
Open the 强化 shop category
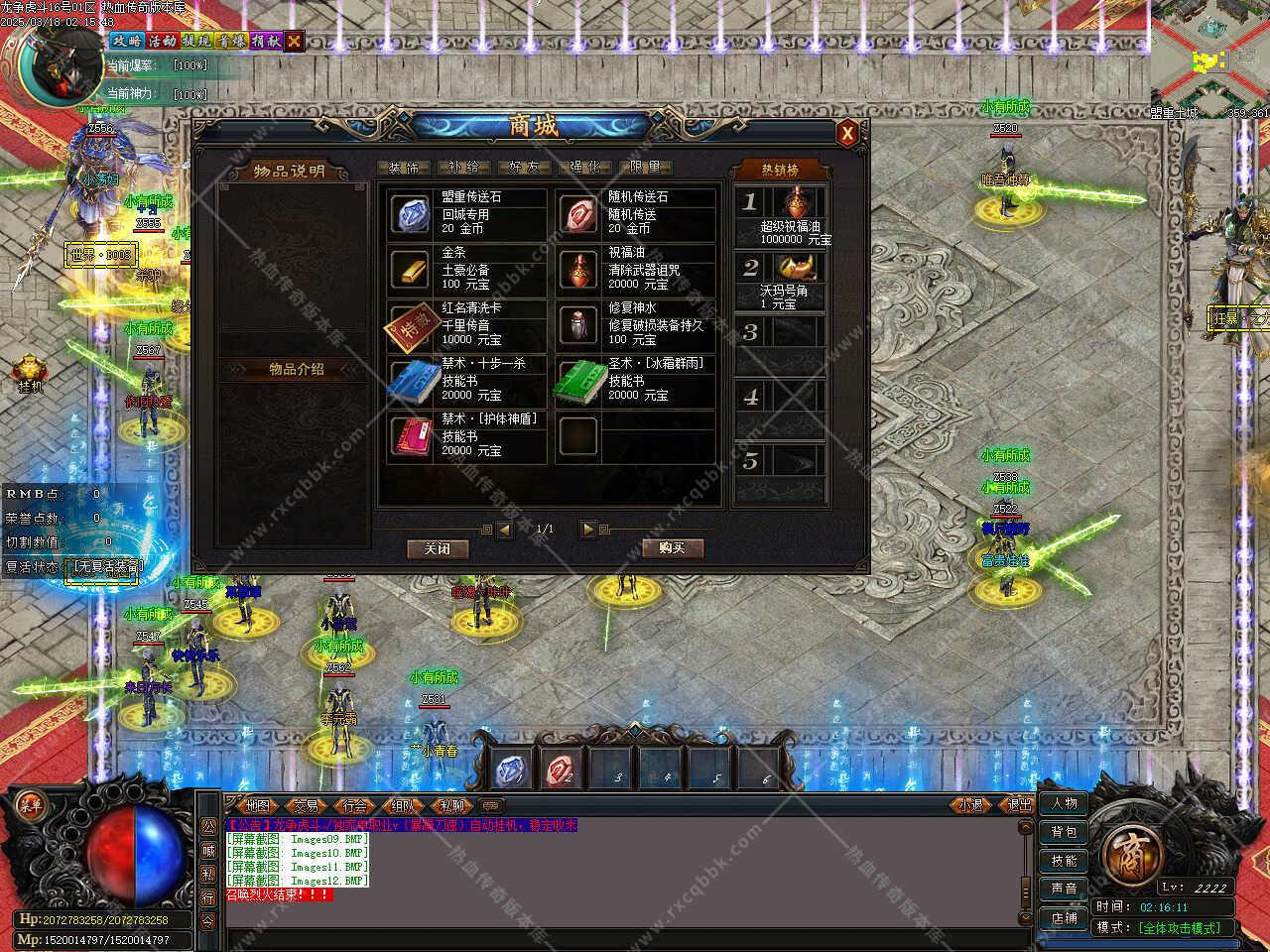coord(583,168)
